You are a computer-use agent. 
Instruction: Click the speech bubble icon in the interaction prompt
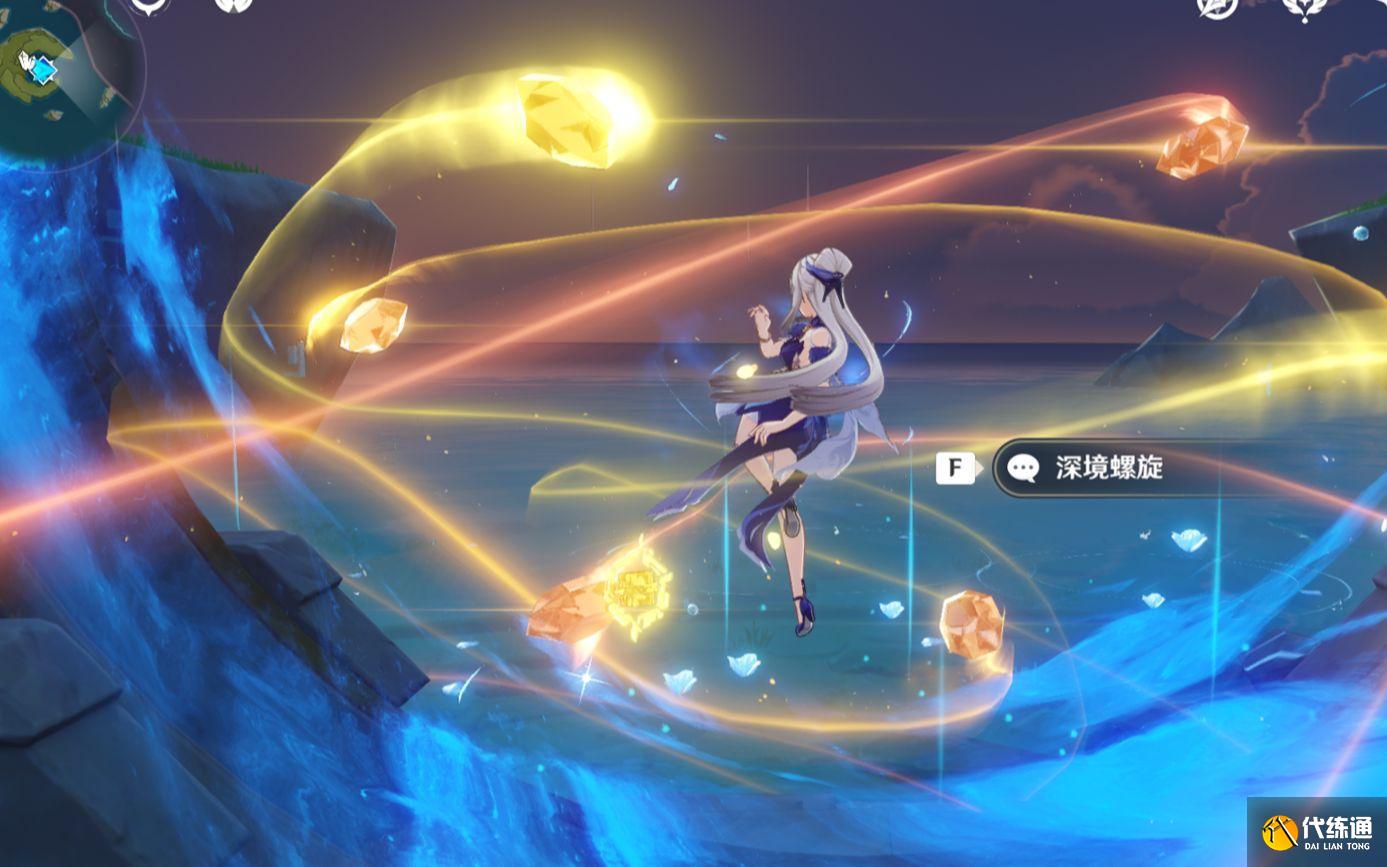pyautogui.click(x=1023, y=467)
